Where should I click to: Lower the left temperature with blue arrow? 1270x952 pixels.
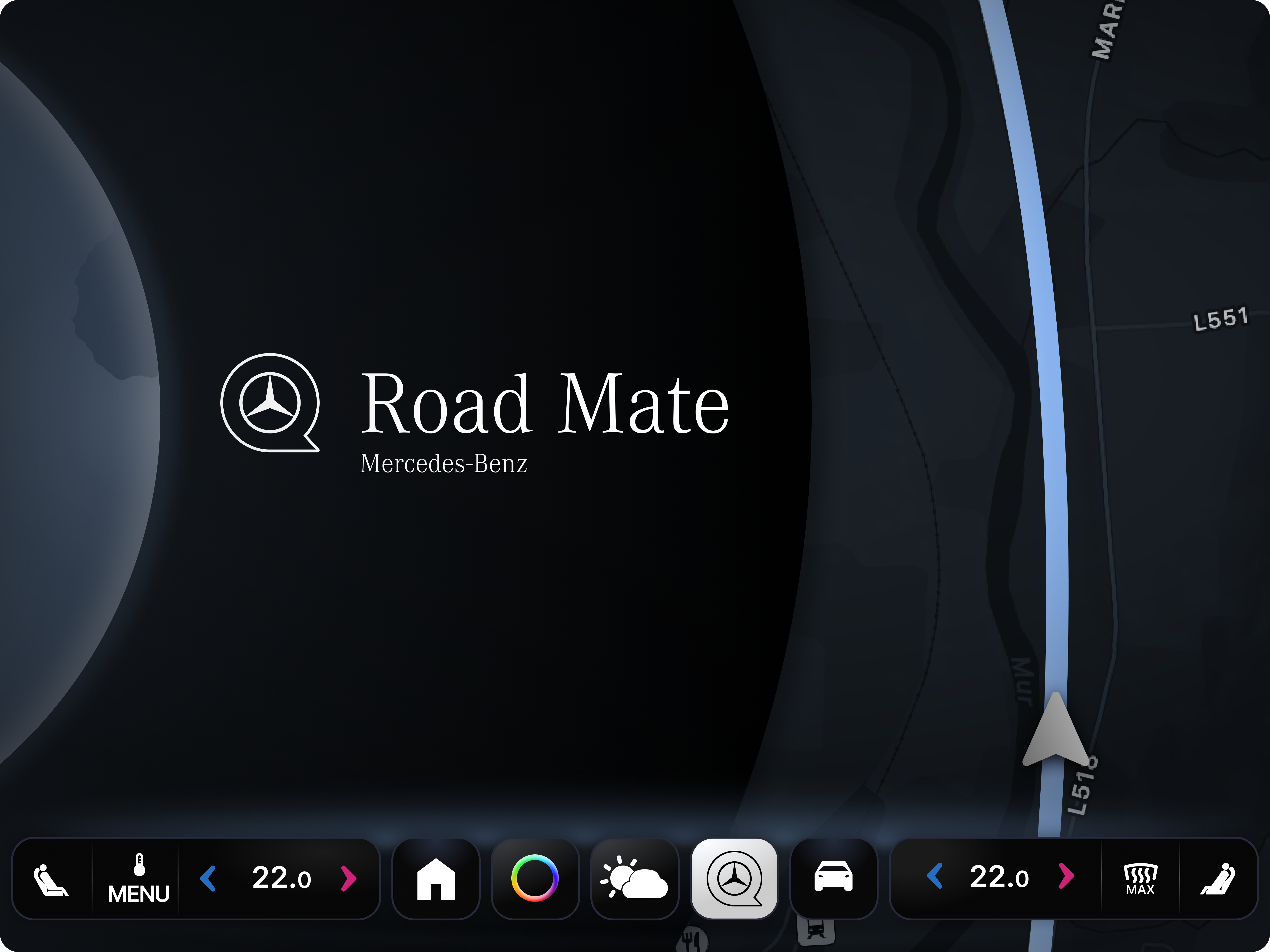pyautogui.click(x=208, y=879)
